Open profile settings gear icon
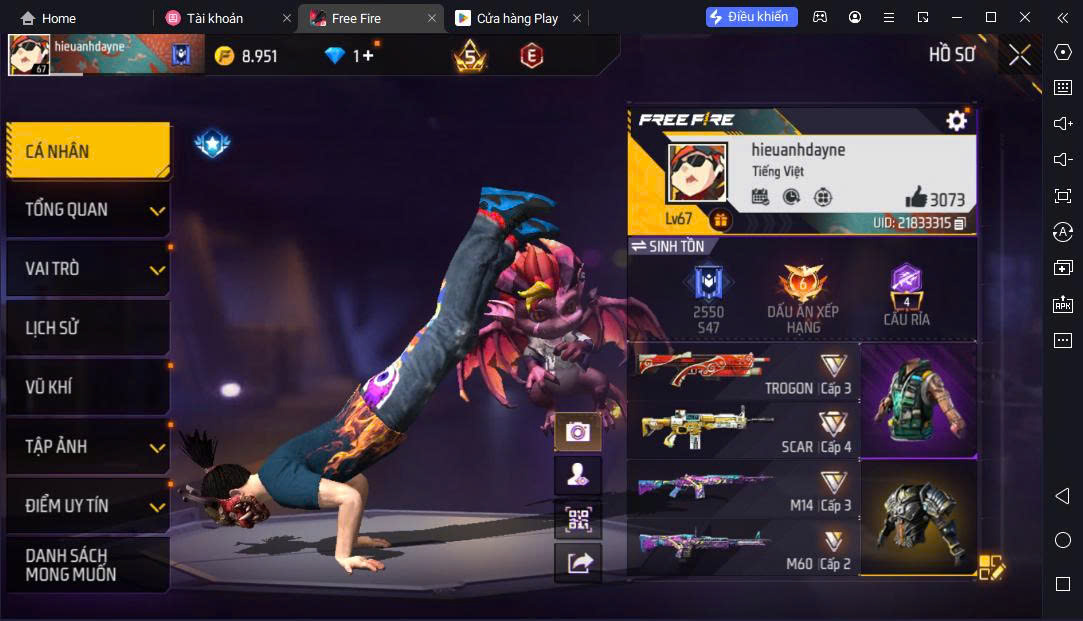This screenshot has height=621, width=1083. (x=956, y=121)
